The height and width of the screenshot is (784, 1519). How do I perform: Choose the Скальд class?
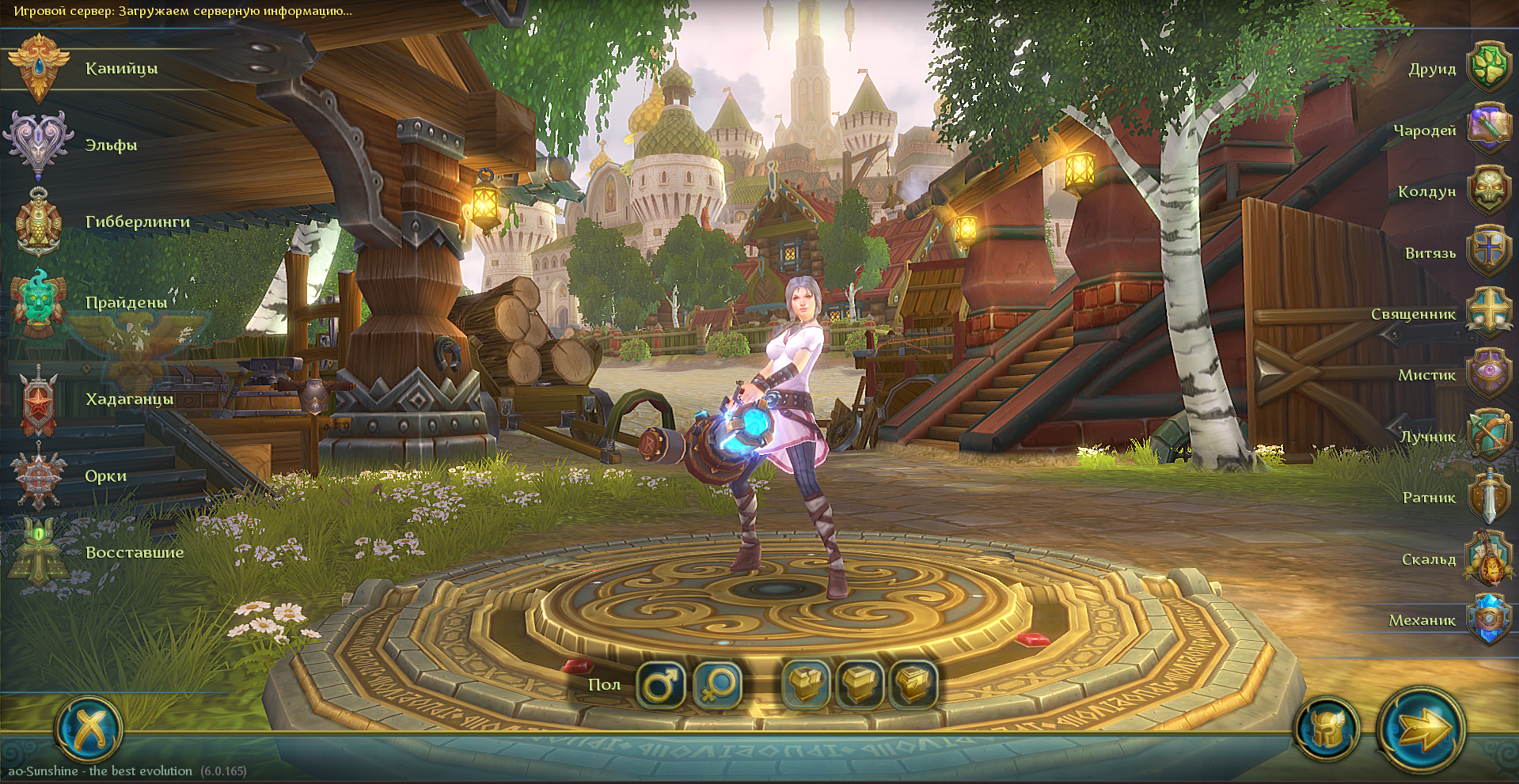click(1488, 559)
